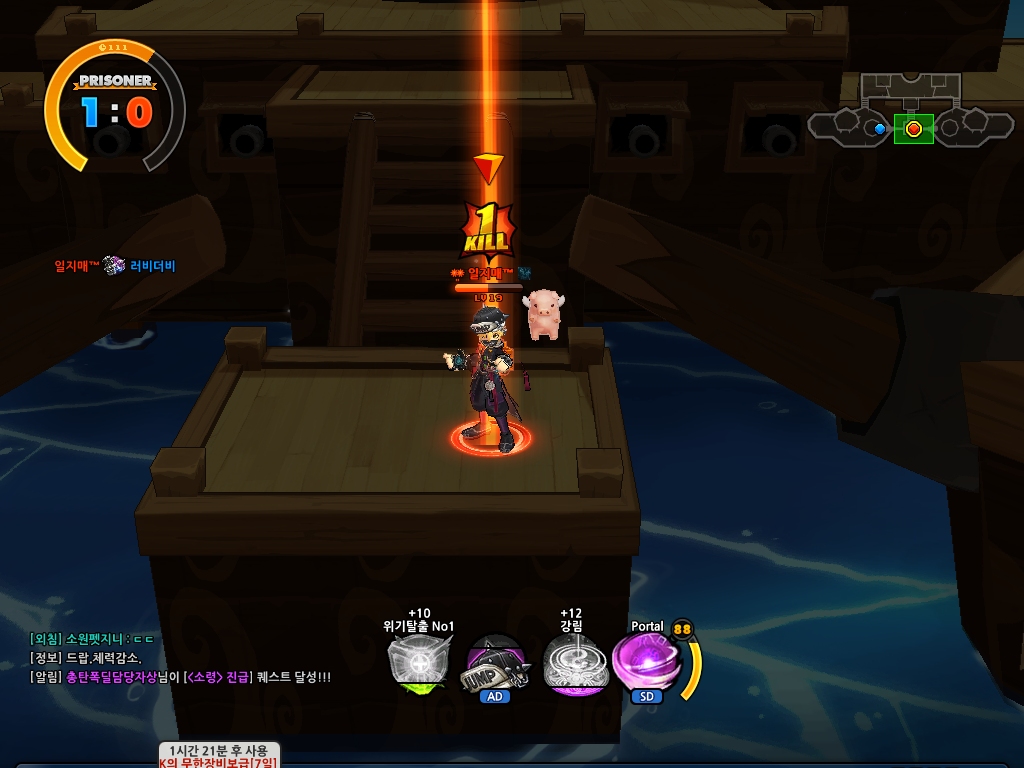This screenshot has height=768, width=1024.
Task: Select the green highlighted room on minimap
Action: (x=913, y=128)
